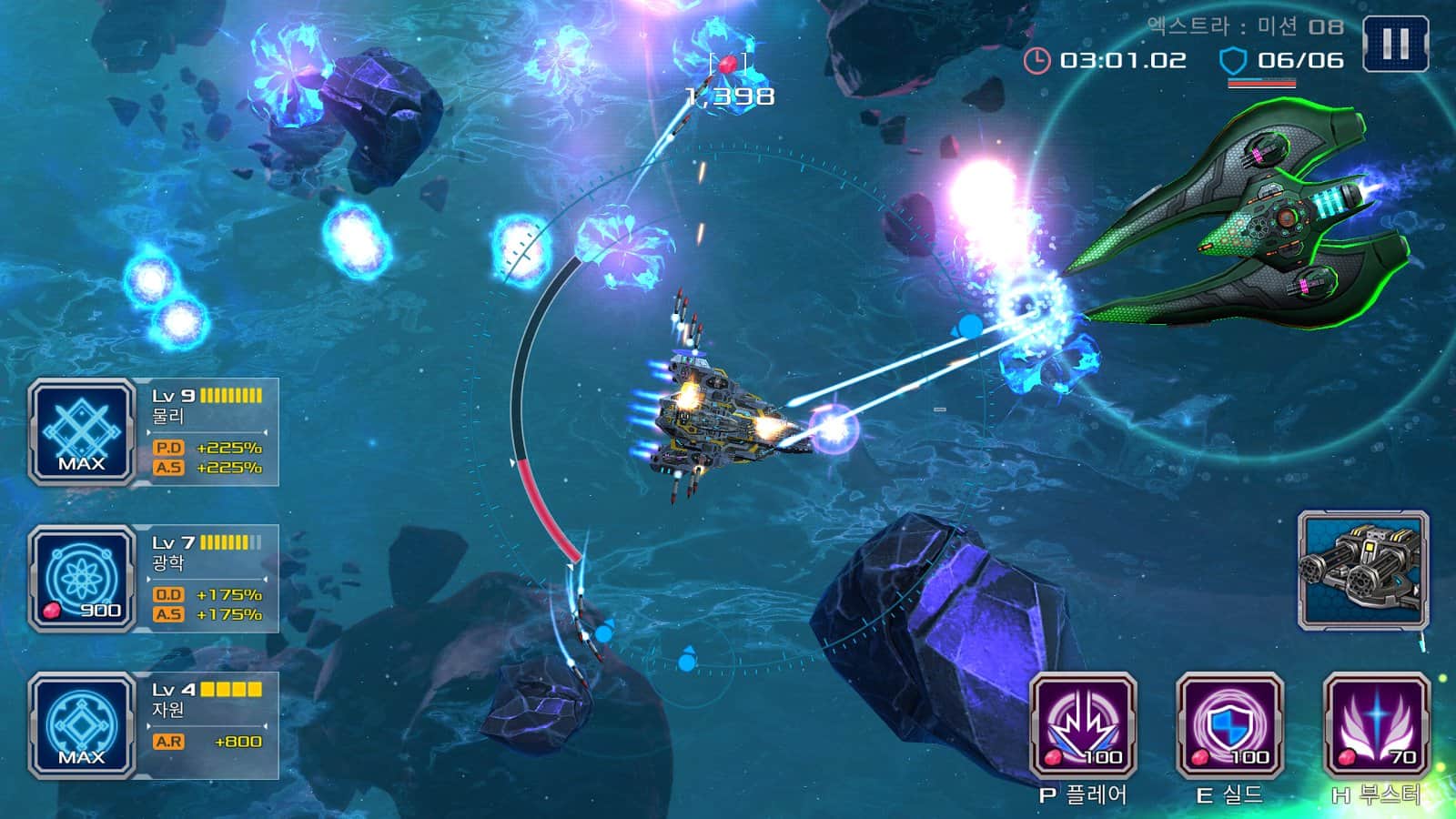Select the maxed 물리 (physical) upgrade icon
Screen dimensions: 1456x819
click(x=82, y=432)
